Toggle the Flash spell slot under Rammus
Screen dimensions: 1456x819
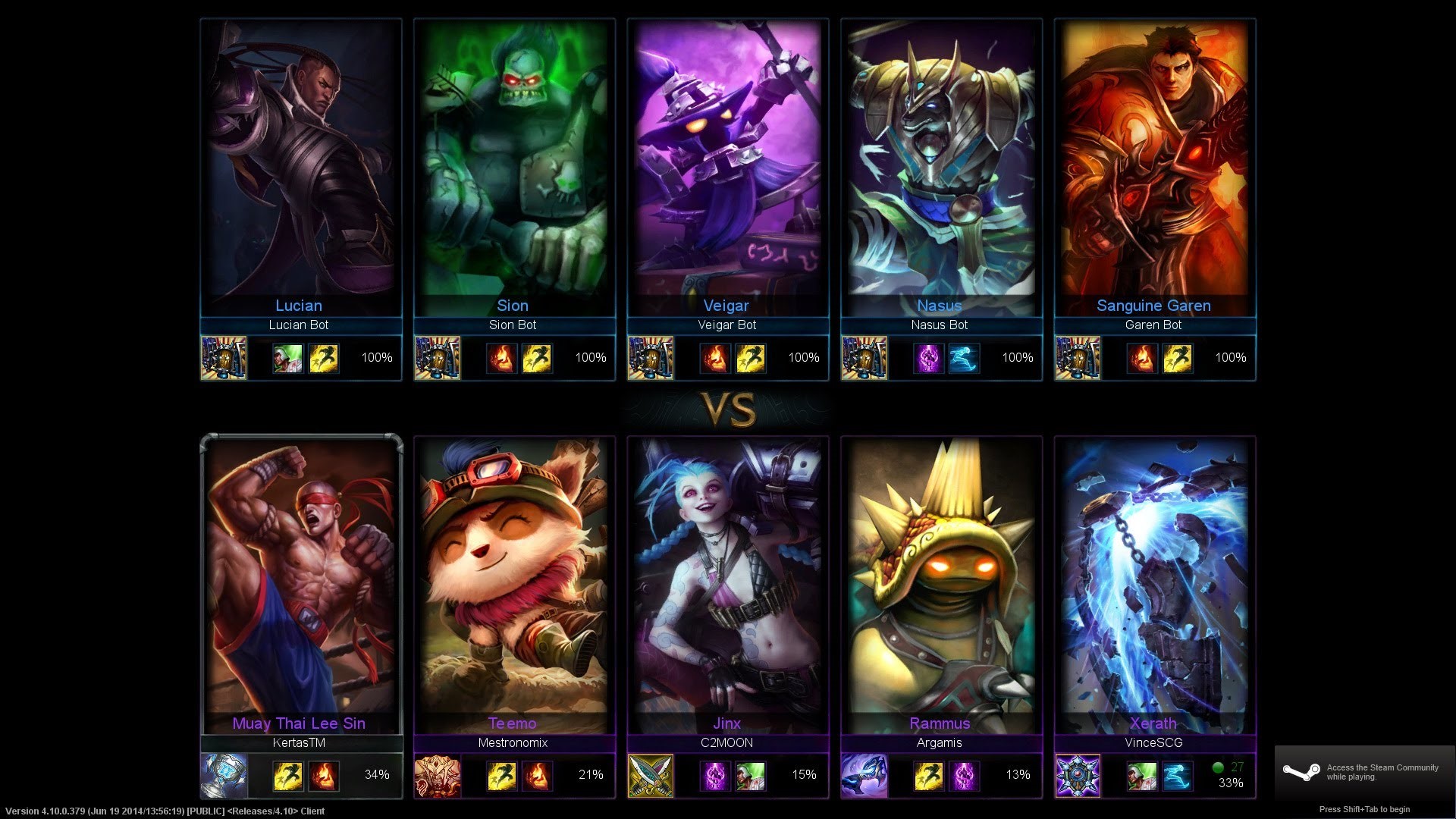click(x=929, y=775)
